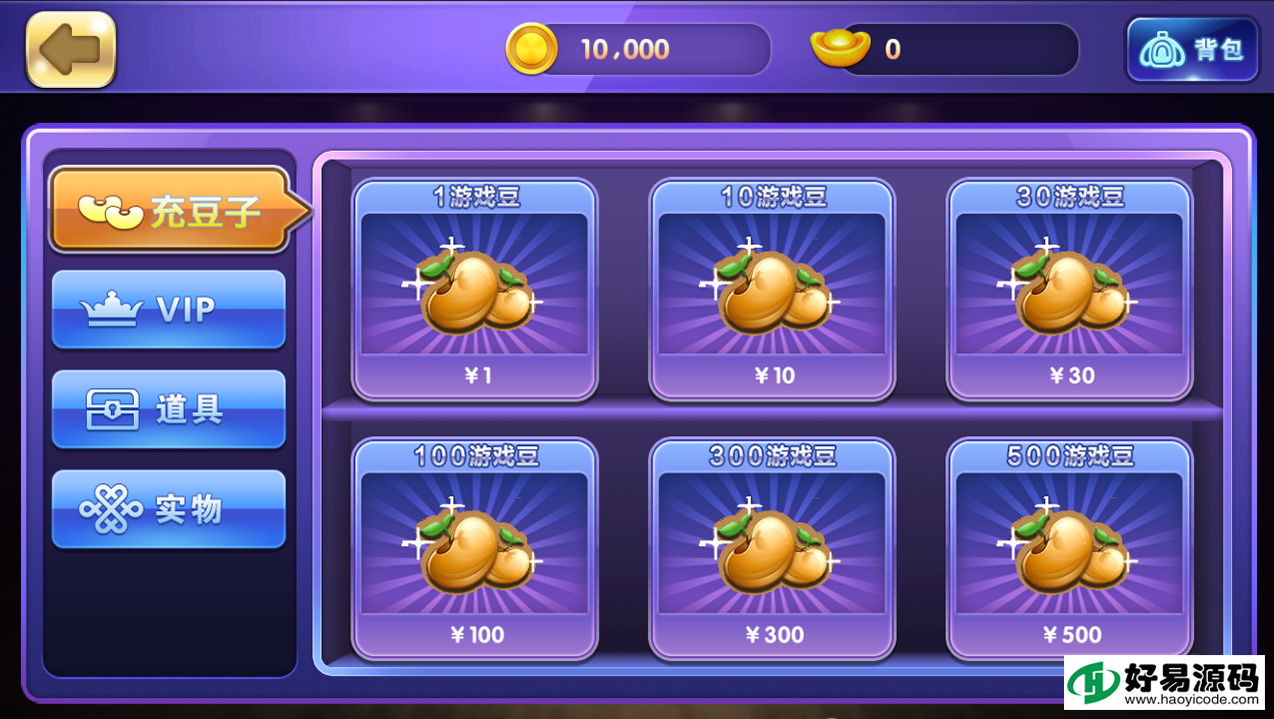Purchase the 100游戏豆 bean pack

coord(474,548)
